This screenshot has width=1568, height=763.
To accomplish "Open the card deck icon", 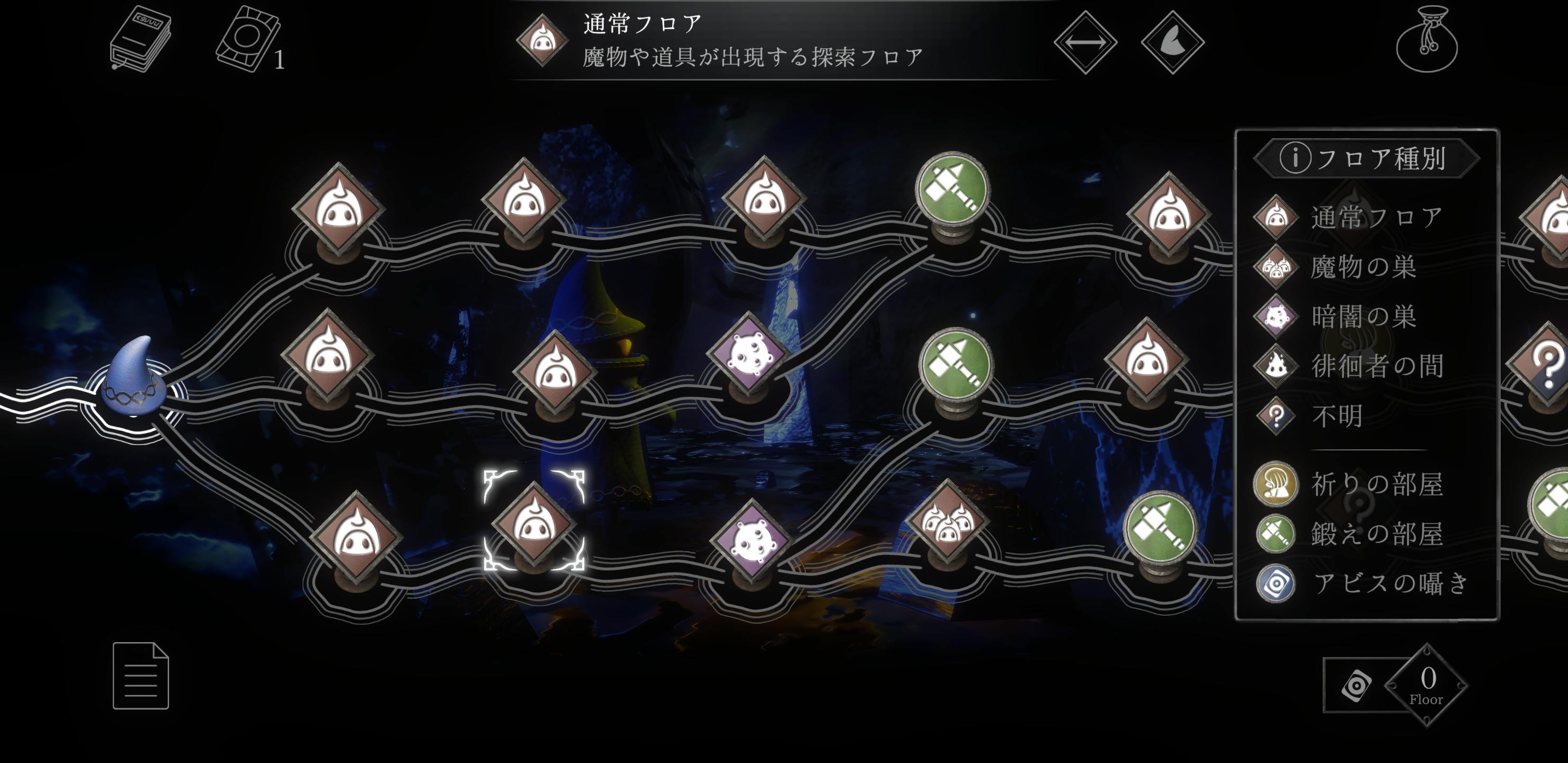I will click(x=248, y=39).
